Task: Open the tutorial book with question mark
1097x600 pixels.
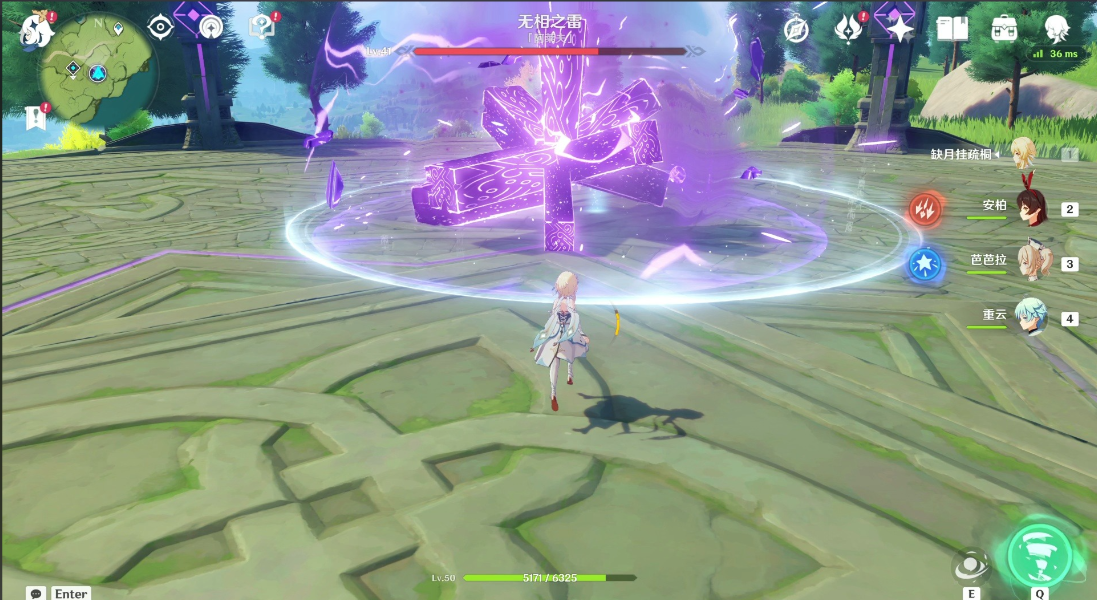Action: (261, 28)
